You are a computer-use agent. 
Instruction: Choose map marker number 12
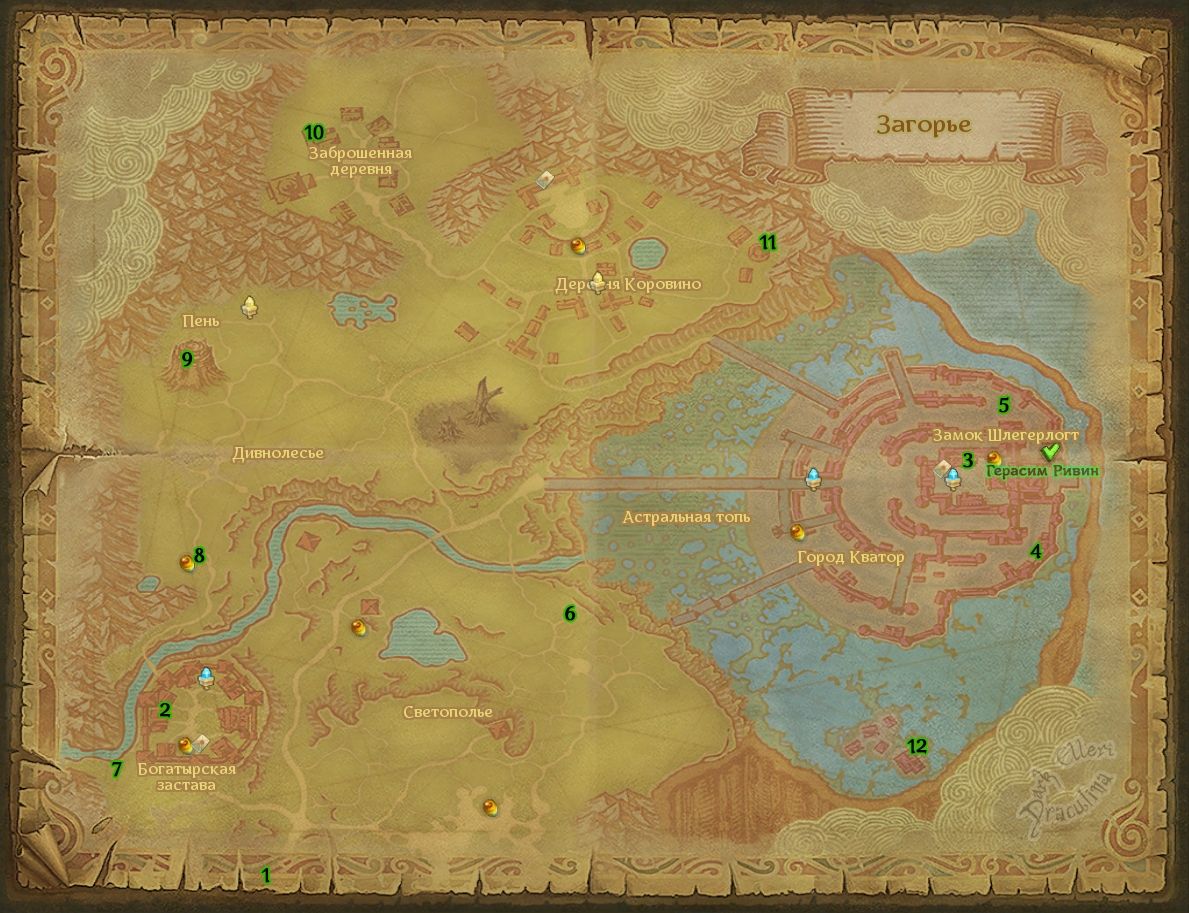917,745
